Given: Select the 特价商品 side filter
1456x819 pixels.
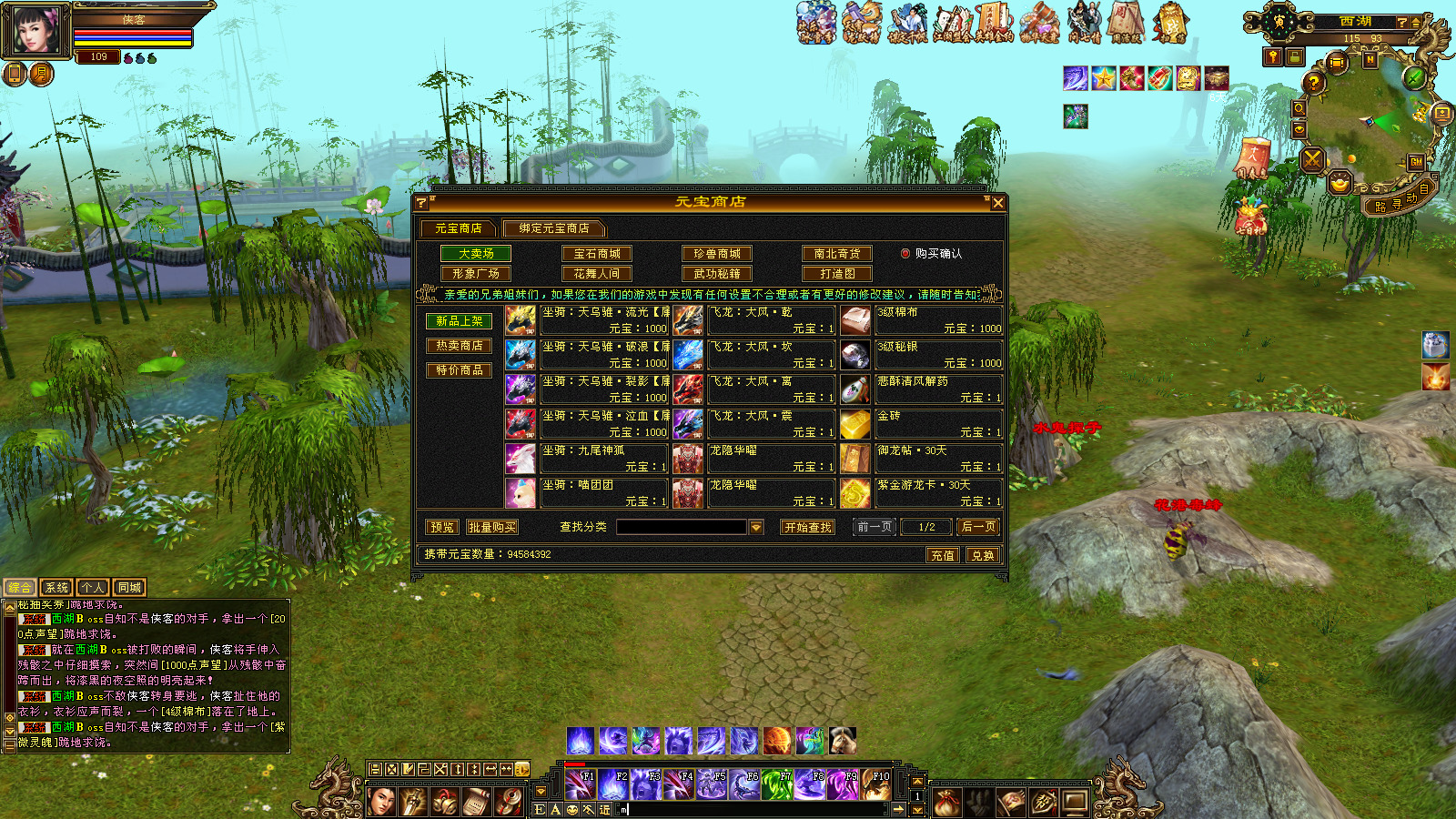Looking at the screenshot, I should click(460, 370).
